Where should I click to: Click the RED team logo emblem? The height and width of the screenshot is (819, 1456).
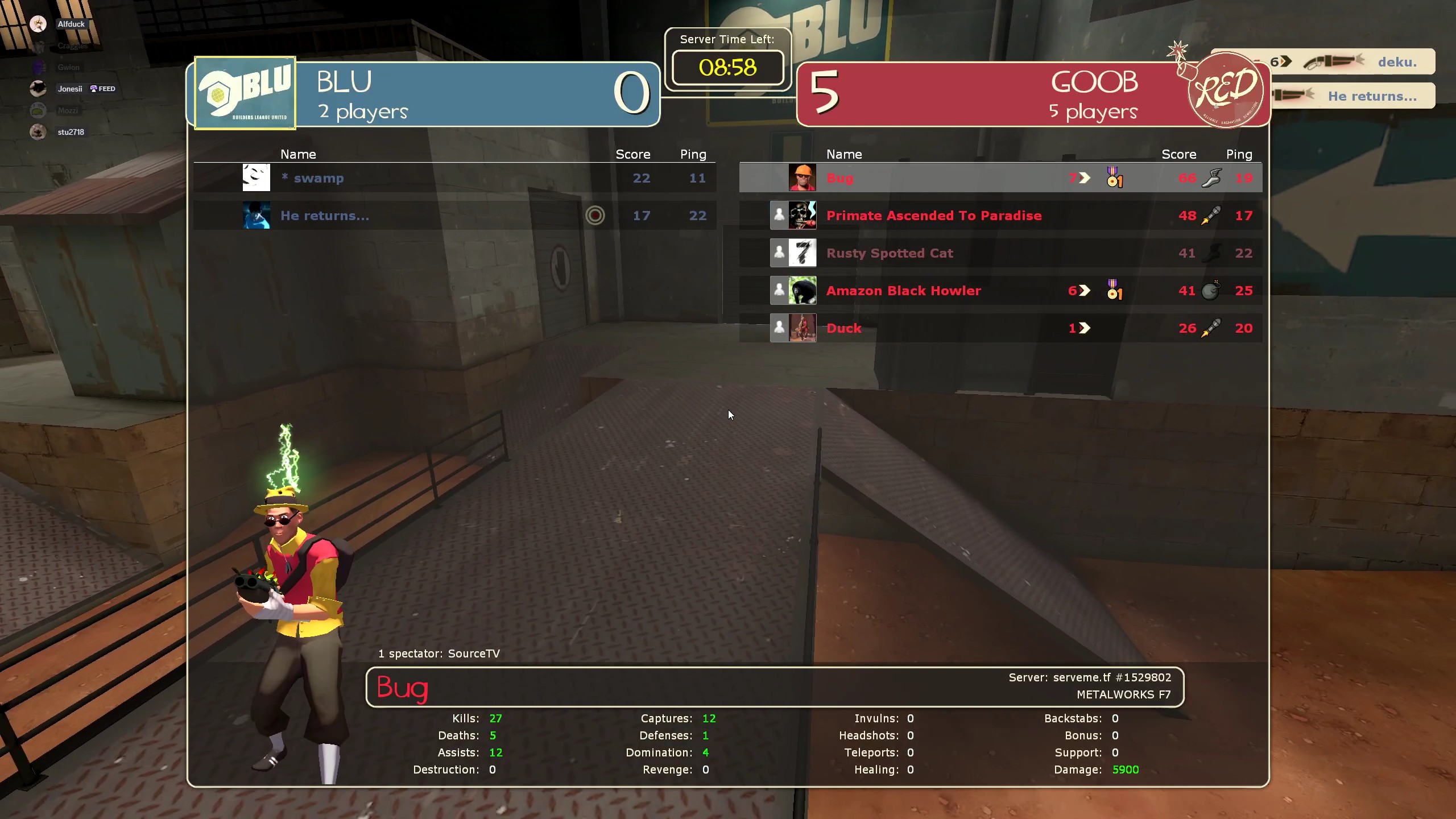pyautogui.click(x=1226, y=90)
